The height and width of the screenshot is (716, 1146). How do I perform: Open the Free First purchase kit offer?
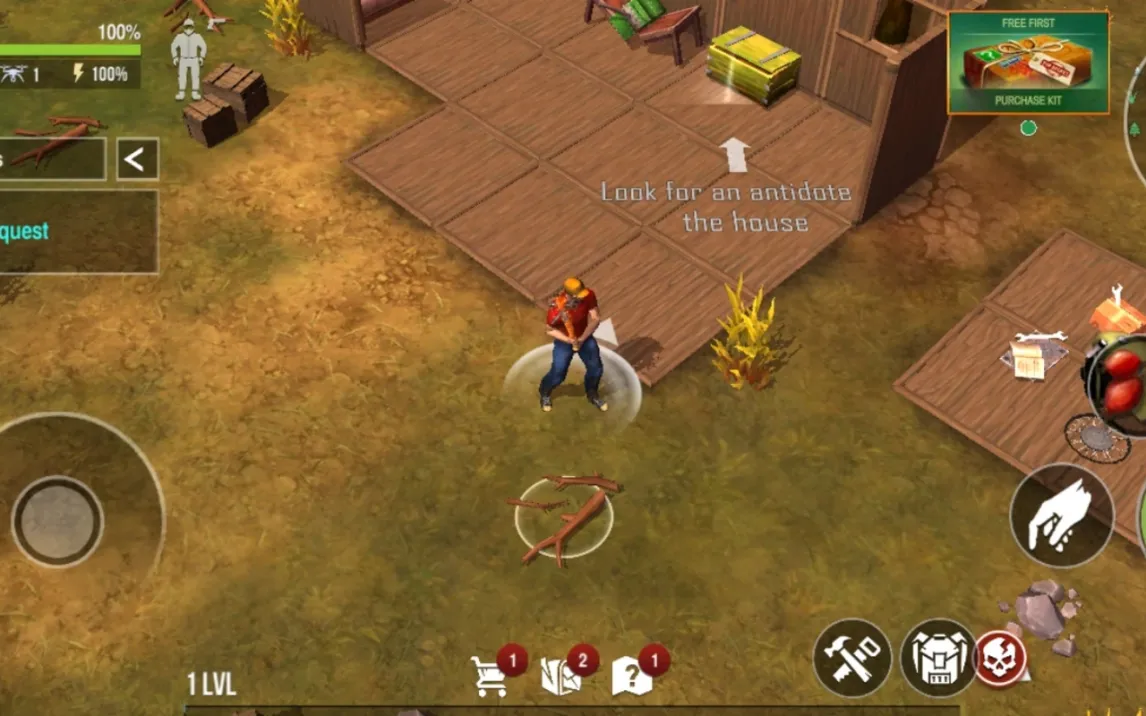[x=1028, y=62]
